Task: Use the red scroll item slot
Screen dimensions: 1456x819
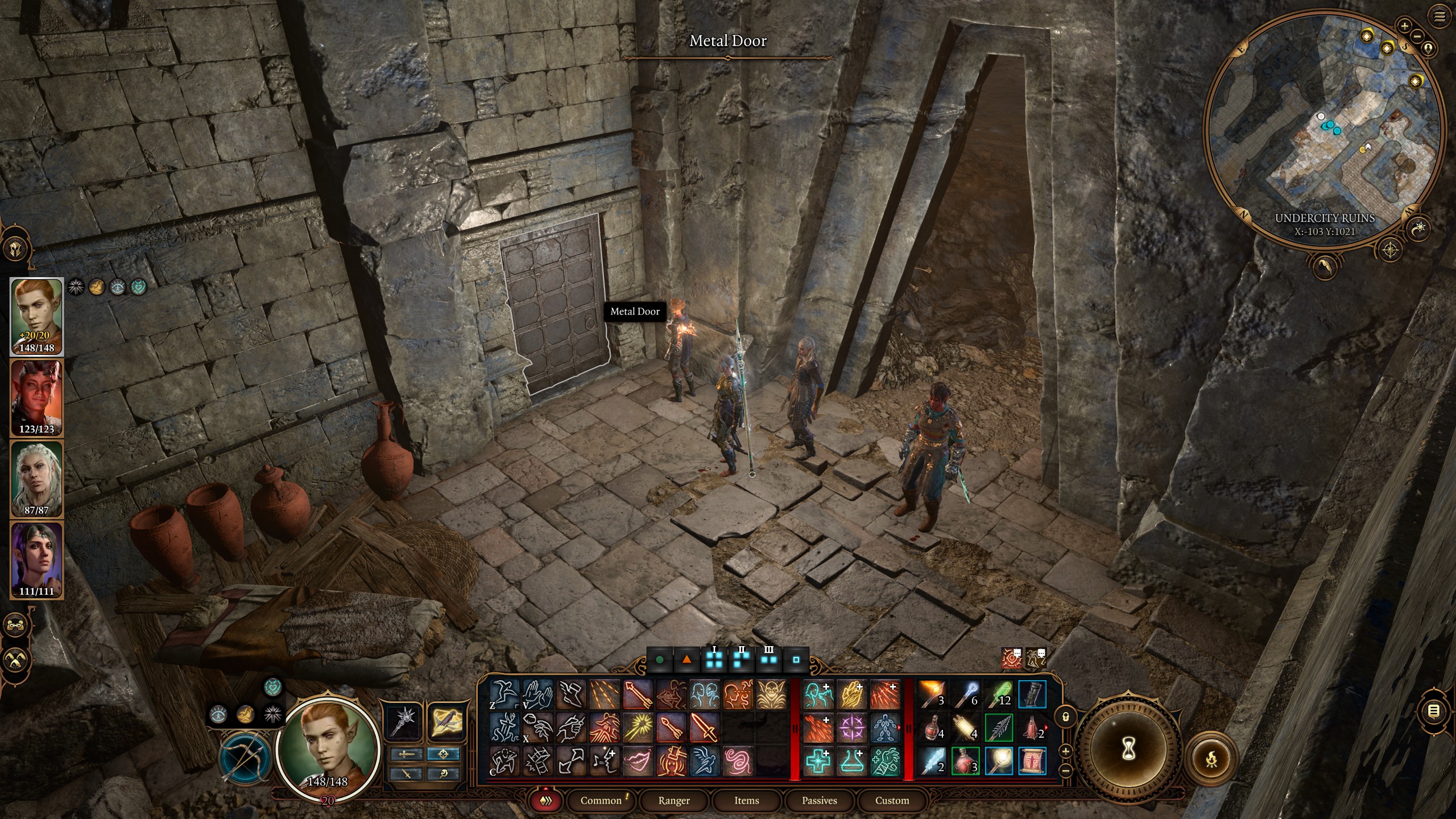Action: (1032, 762)
